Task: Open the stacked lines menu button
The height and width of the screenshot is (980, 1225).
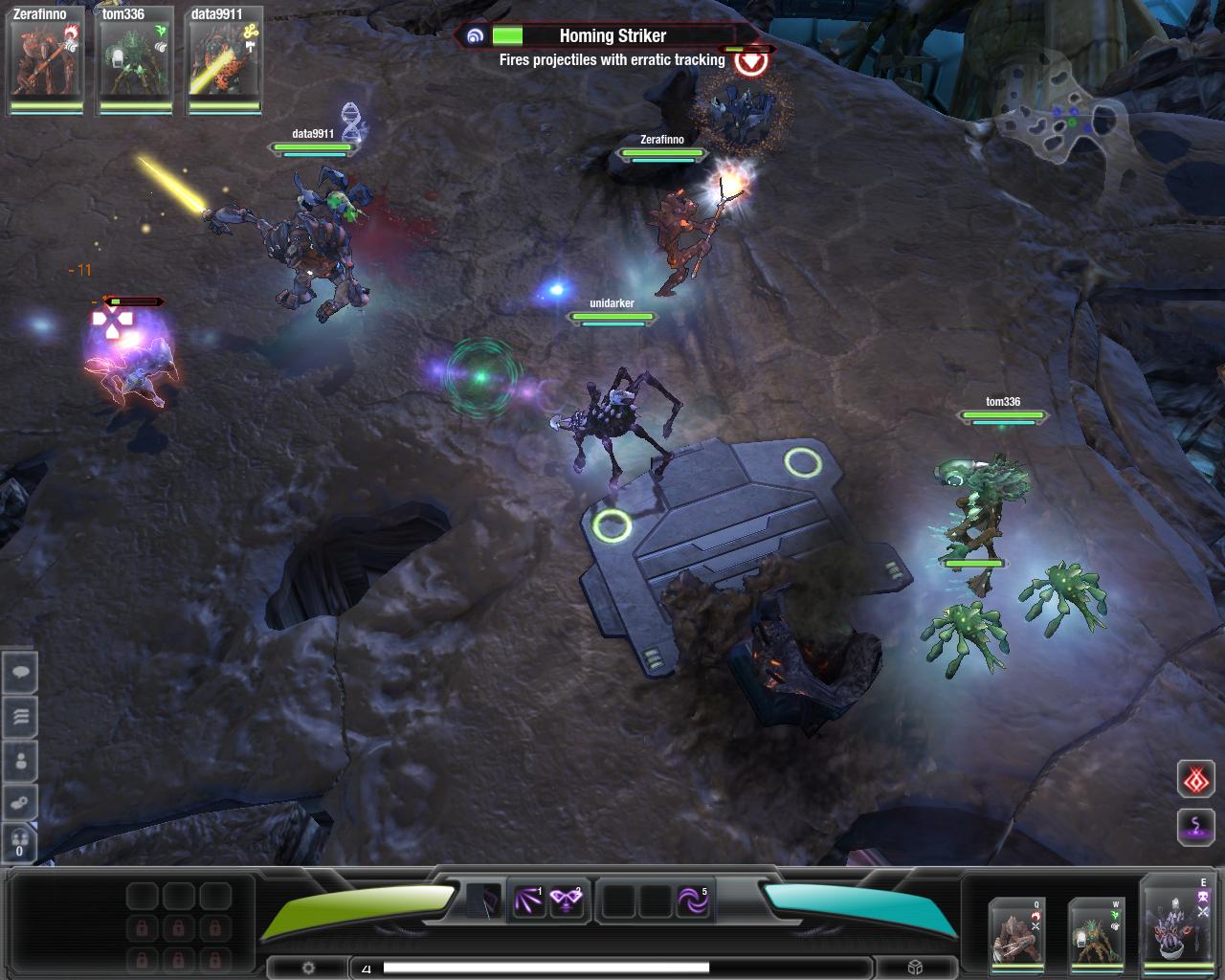Action: [x=20, y=717]
